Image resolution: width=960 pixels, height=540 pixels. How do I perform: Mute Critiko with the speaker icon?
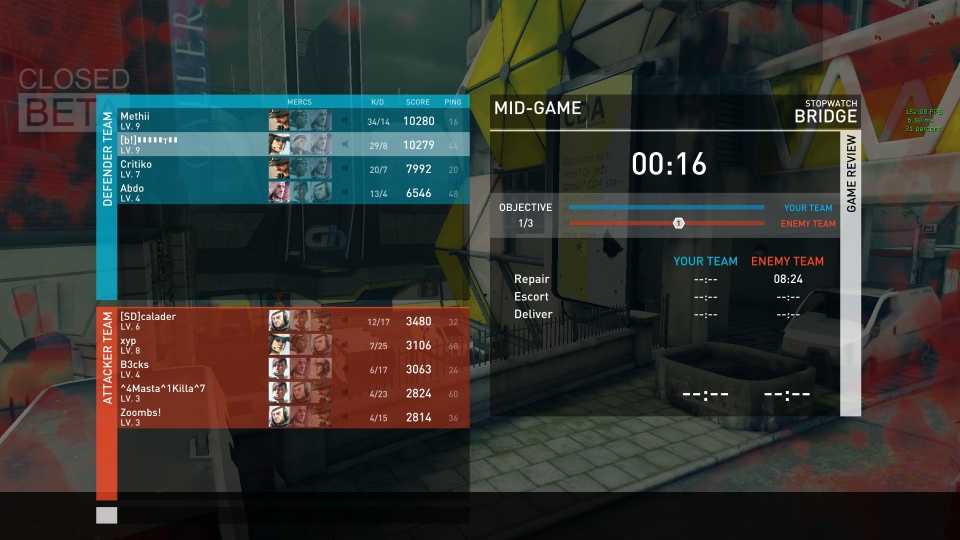346,169
